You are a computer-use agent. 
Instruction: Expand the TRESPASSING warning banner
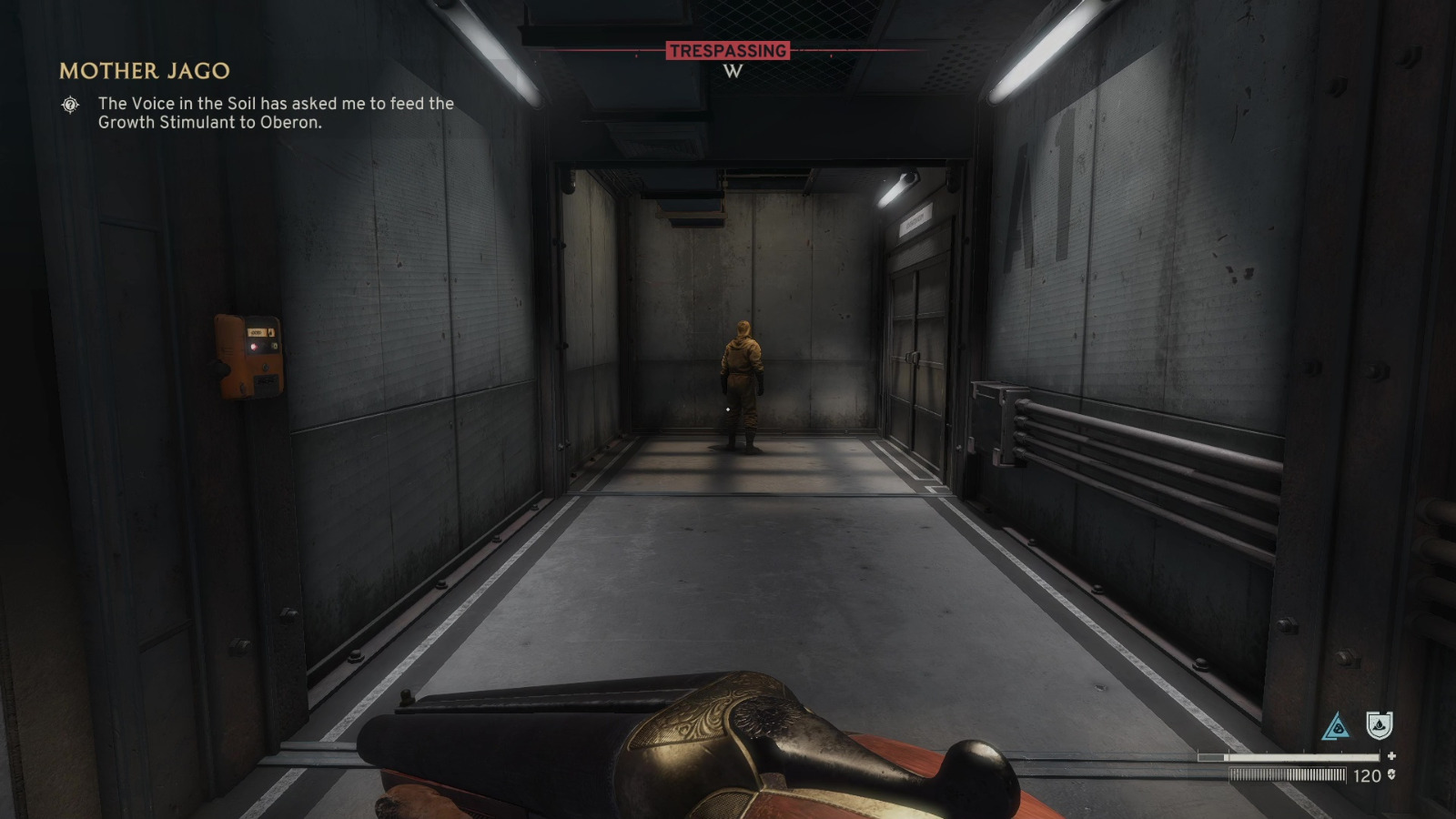click(x=728, y=52)
